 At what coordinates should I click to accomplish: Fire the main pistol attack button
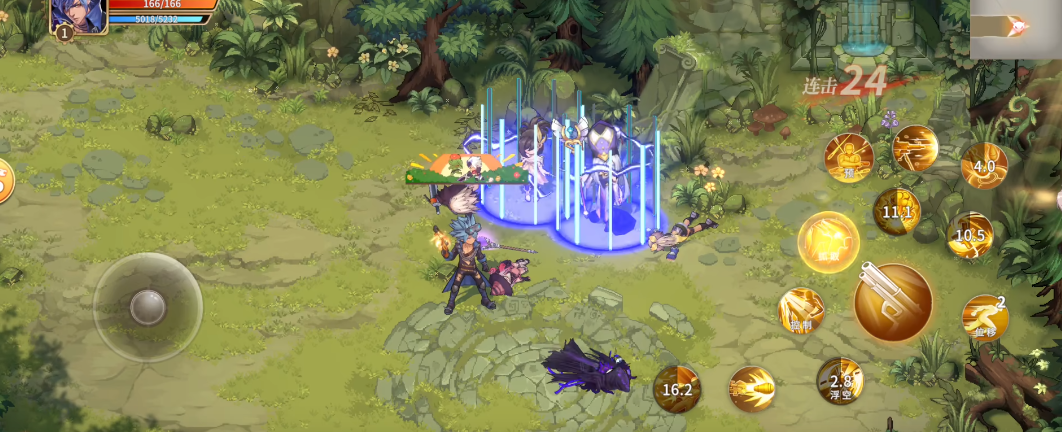click(892, 301)
